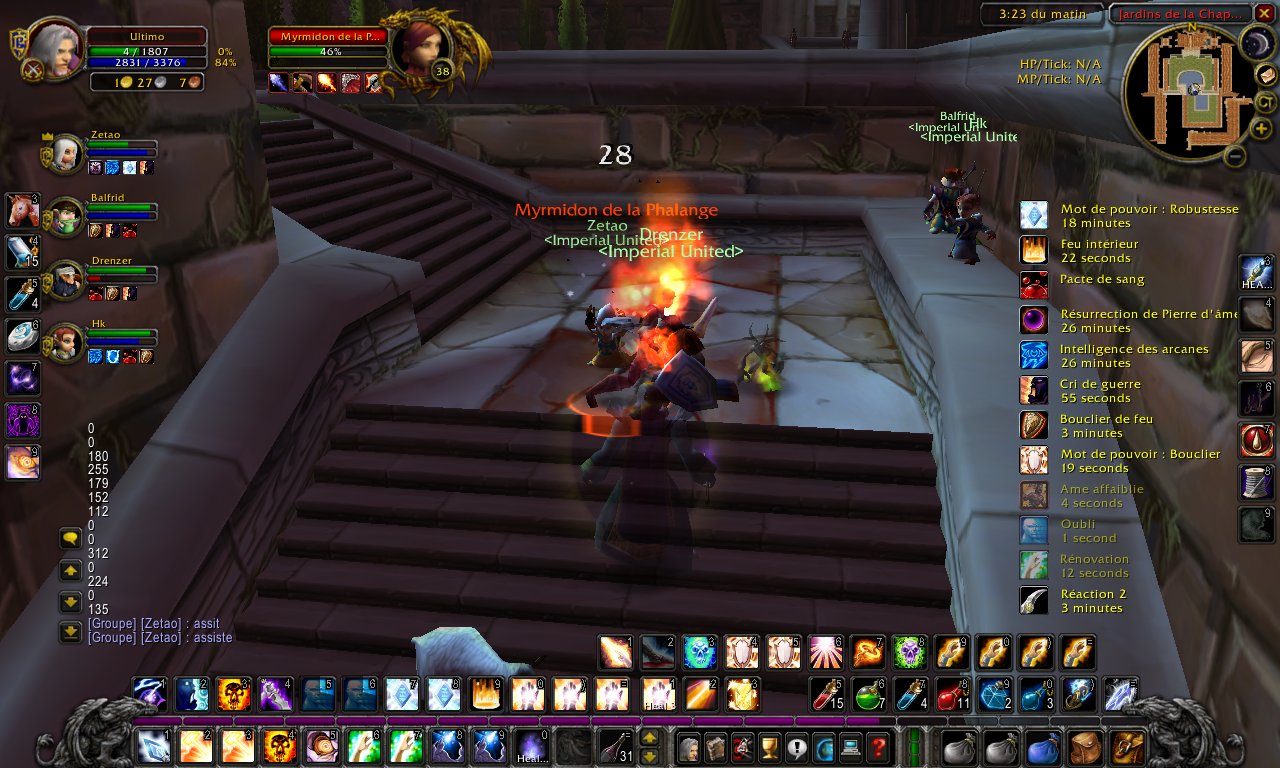The image size is (1280, 768).
Task: Open the blue bag slot
Action: (x=1042, y=746)
